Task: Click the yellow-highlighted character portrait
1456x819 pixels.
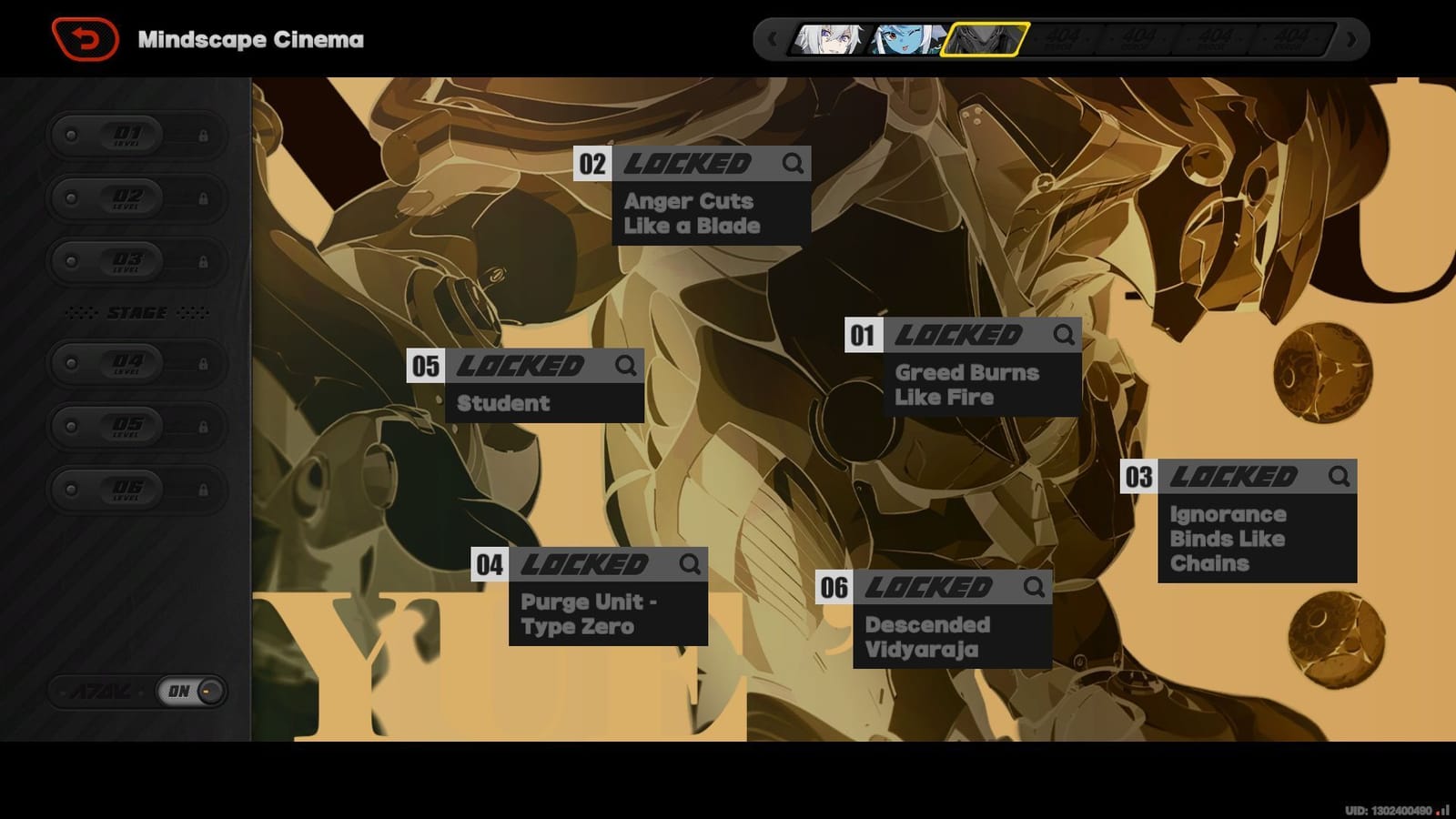Action: click(x=985, y=39)
